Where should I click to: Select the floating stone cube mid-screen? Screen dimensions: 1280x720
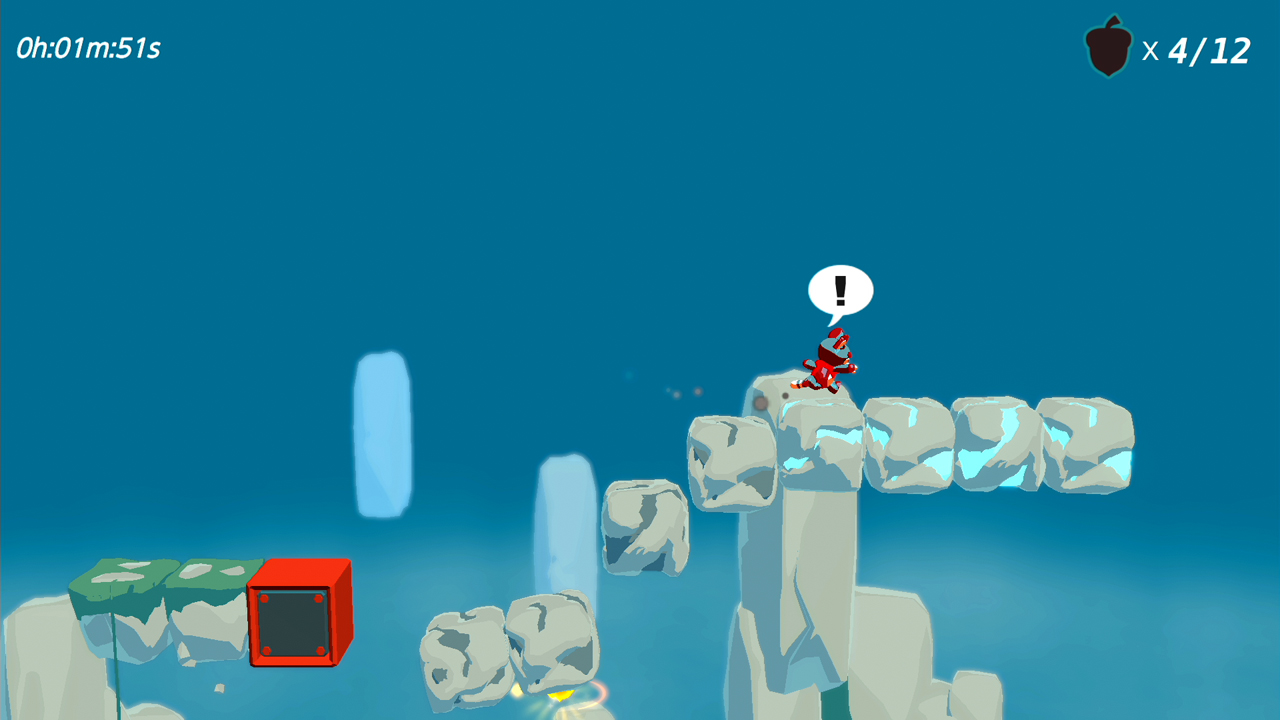click(645, 530)
